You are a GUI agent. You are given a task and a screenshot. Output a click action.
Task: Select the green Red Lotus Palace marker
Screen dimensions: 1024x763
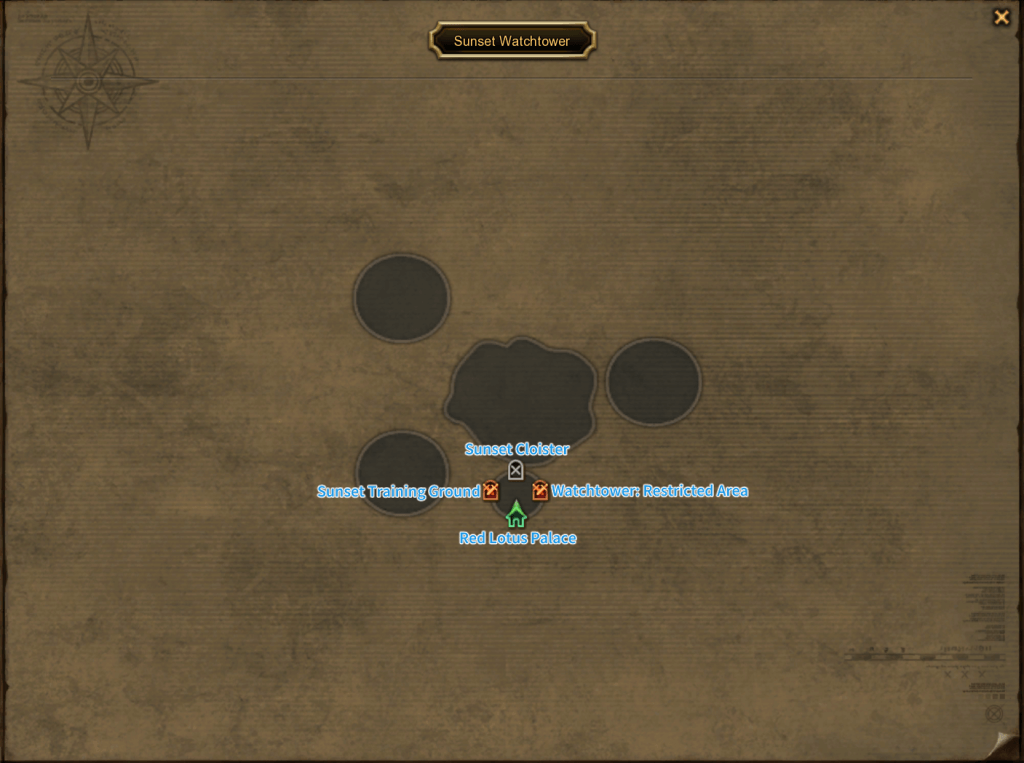516,515
